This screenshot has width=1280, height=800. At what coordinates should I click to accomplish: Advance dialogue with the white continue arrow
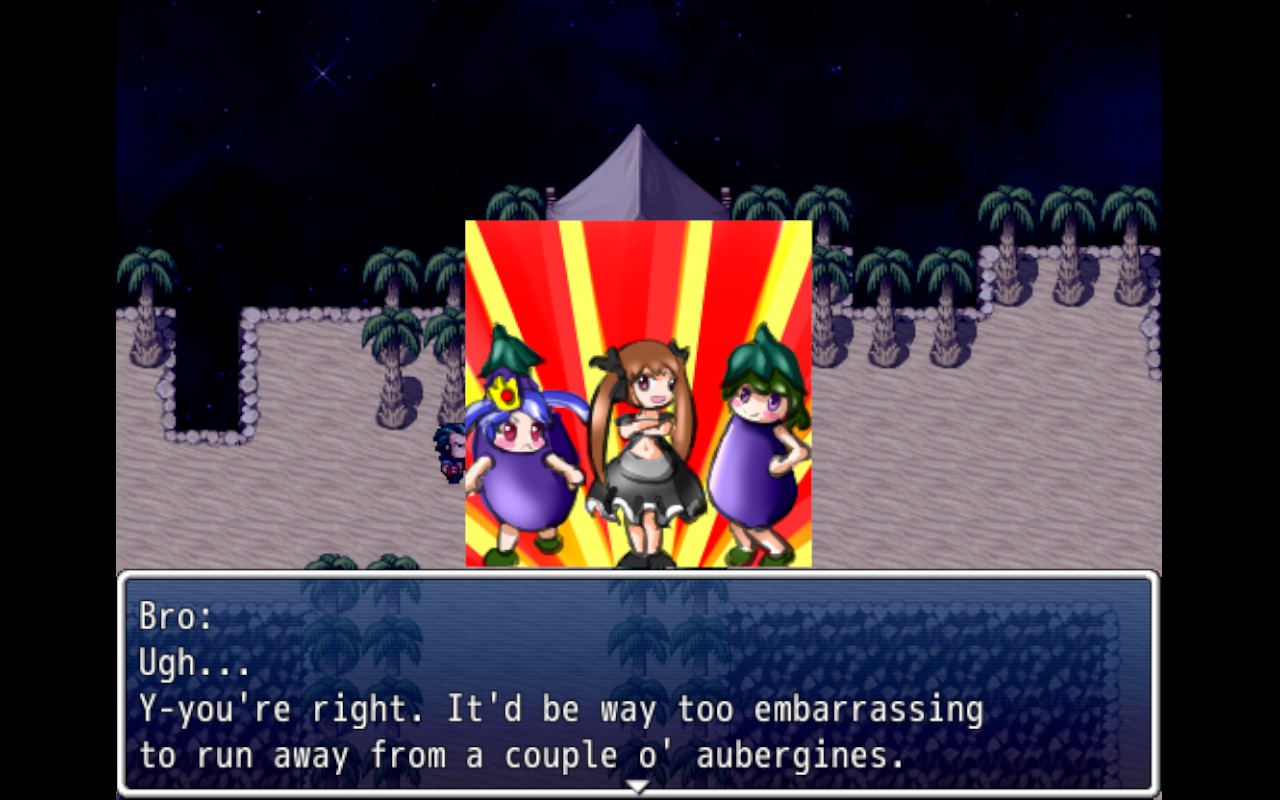click(x=637, y=787)
